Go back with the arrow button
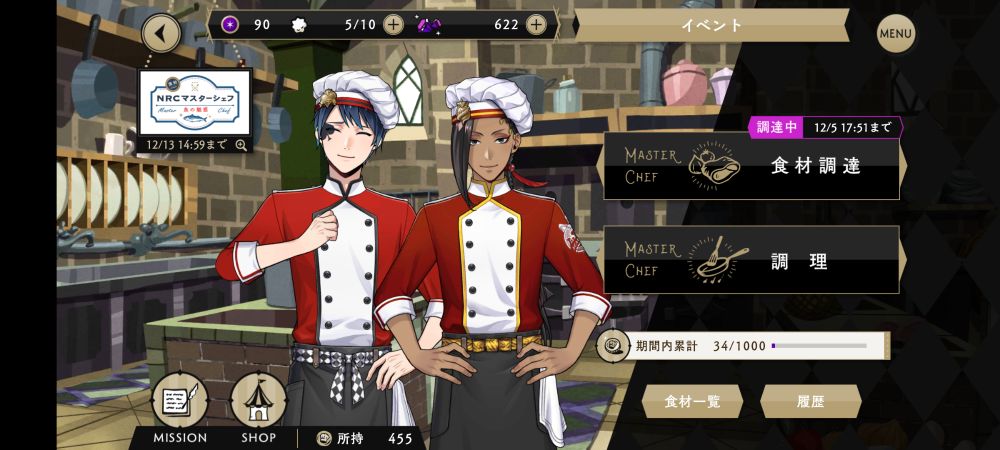Screen dimensions: 1000x450 [x=162, y=33]
